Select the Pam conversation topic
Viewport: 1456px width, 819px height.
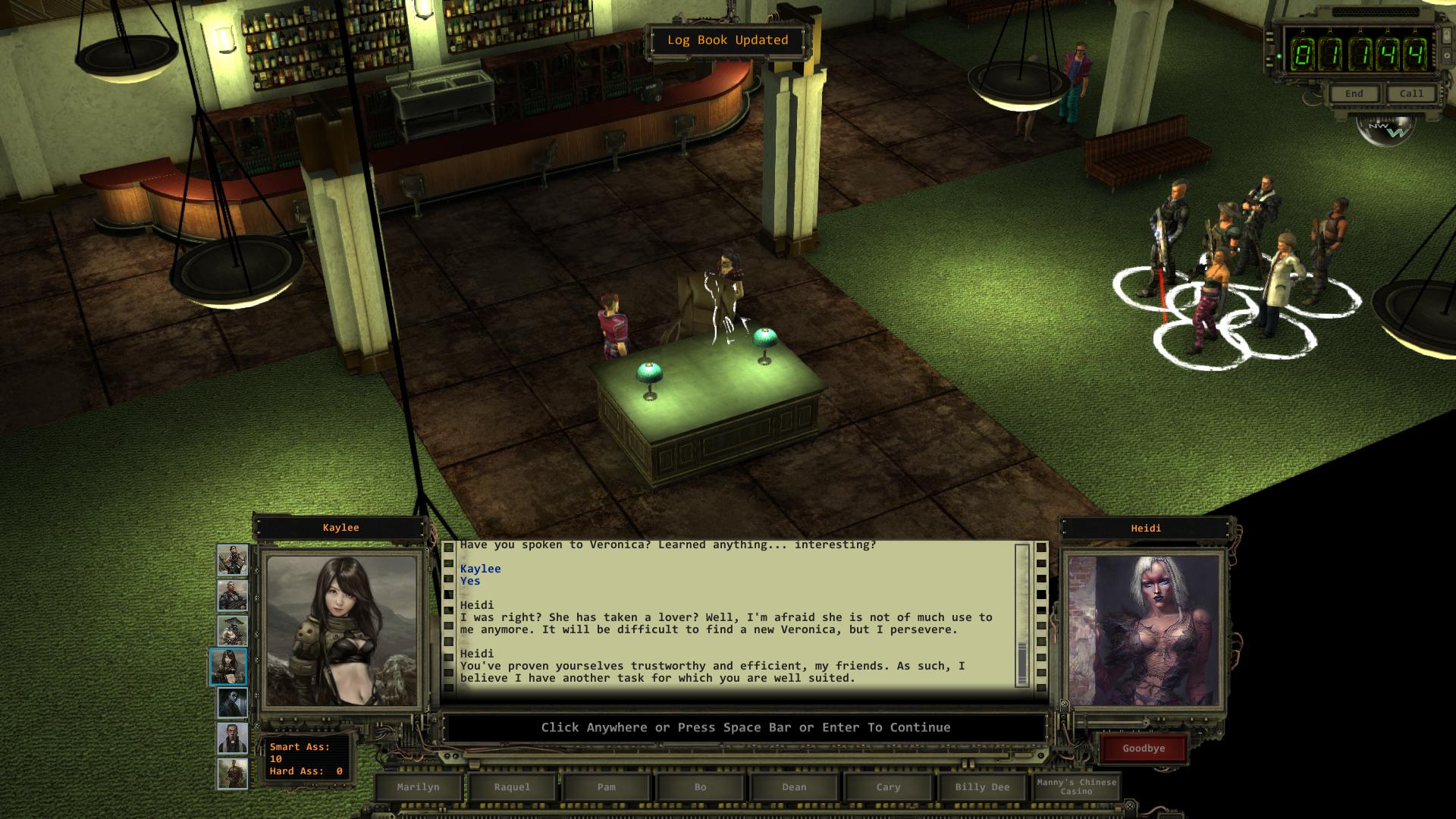[x=606, y=787]
